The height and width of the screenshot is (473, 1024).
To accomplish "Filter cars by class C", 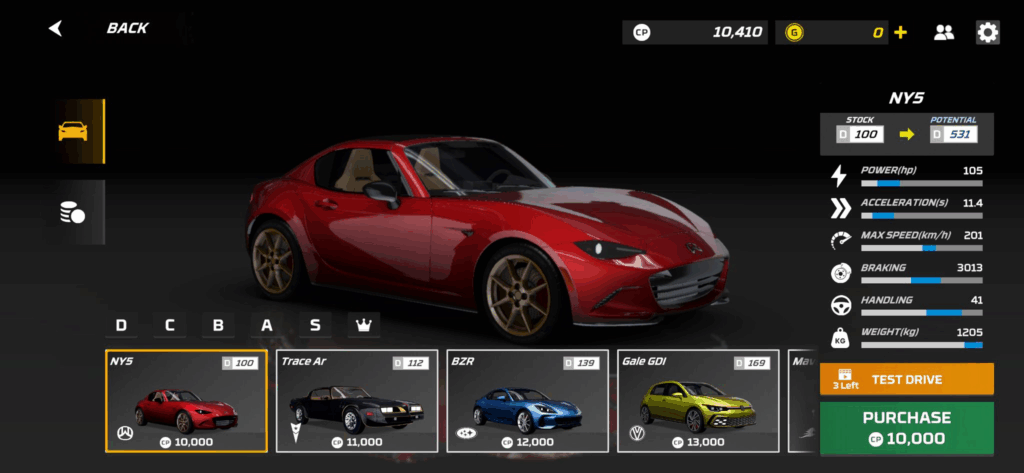I will tap(170, 325).
